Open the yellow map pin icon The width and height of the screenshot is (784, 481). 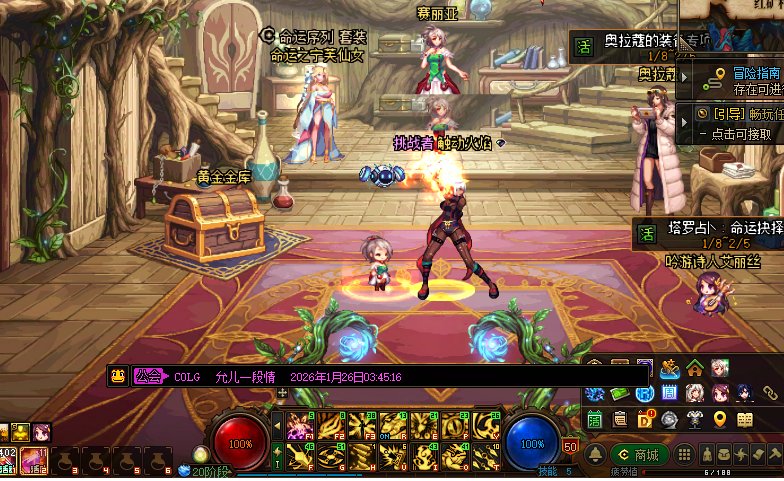(x=720, y=419)
